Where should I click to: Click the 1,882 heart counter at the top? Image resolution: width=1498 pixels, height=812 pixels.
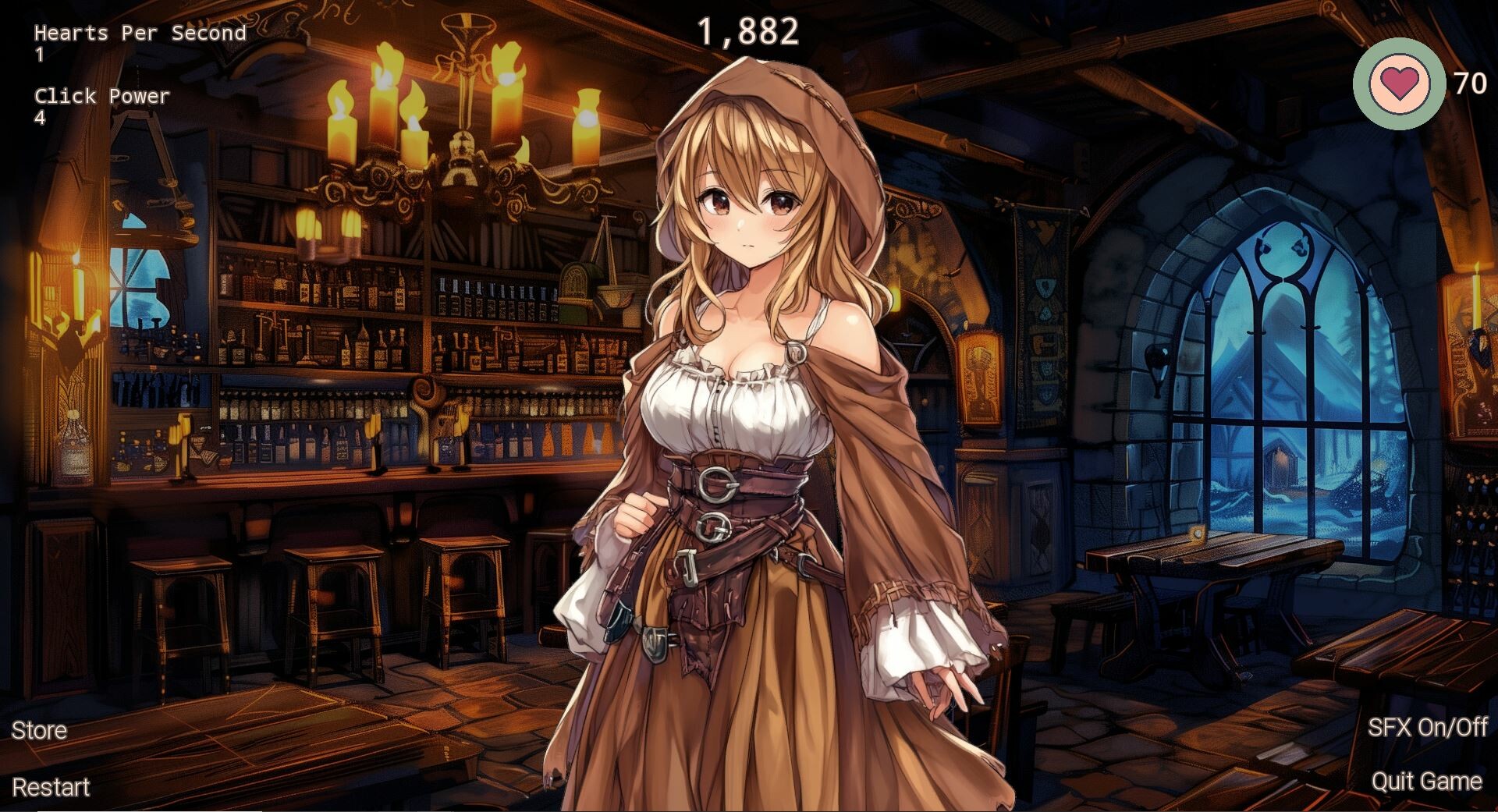(x=750, y=30)
